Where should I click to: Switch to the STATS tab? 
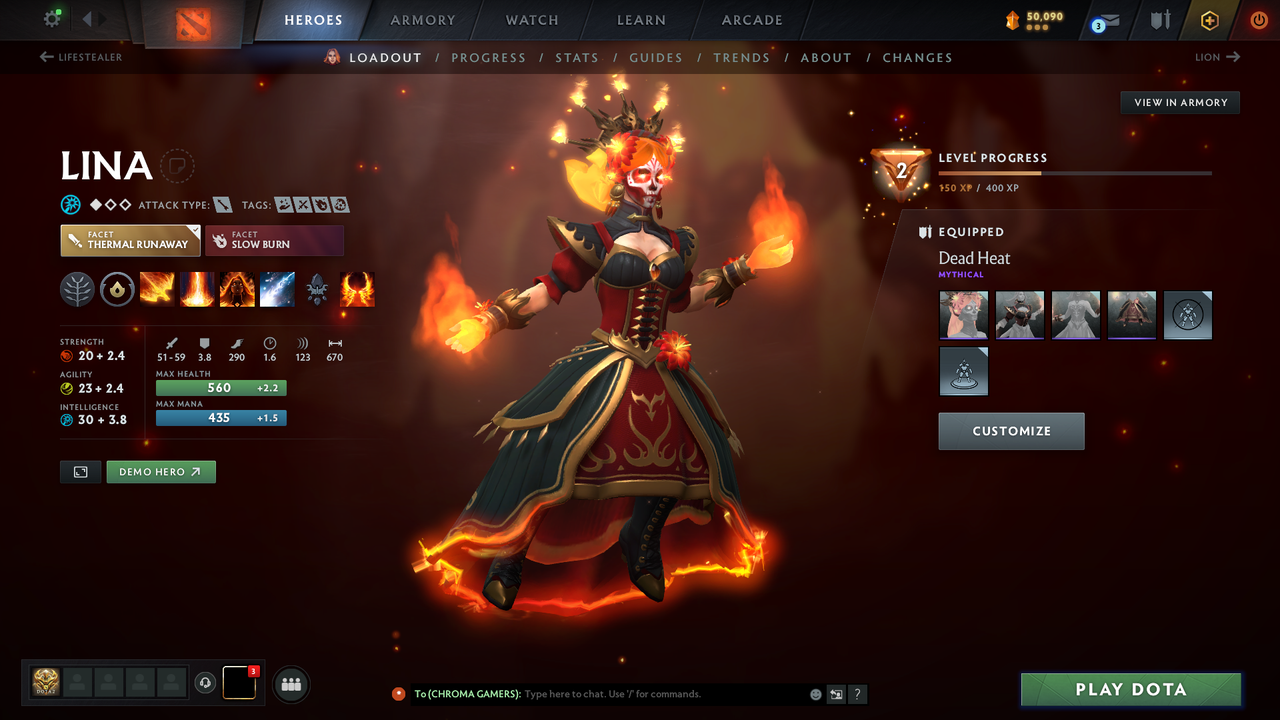[577, 57]
